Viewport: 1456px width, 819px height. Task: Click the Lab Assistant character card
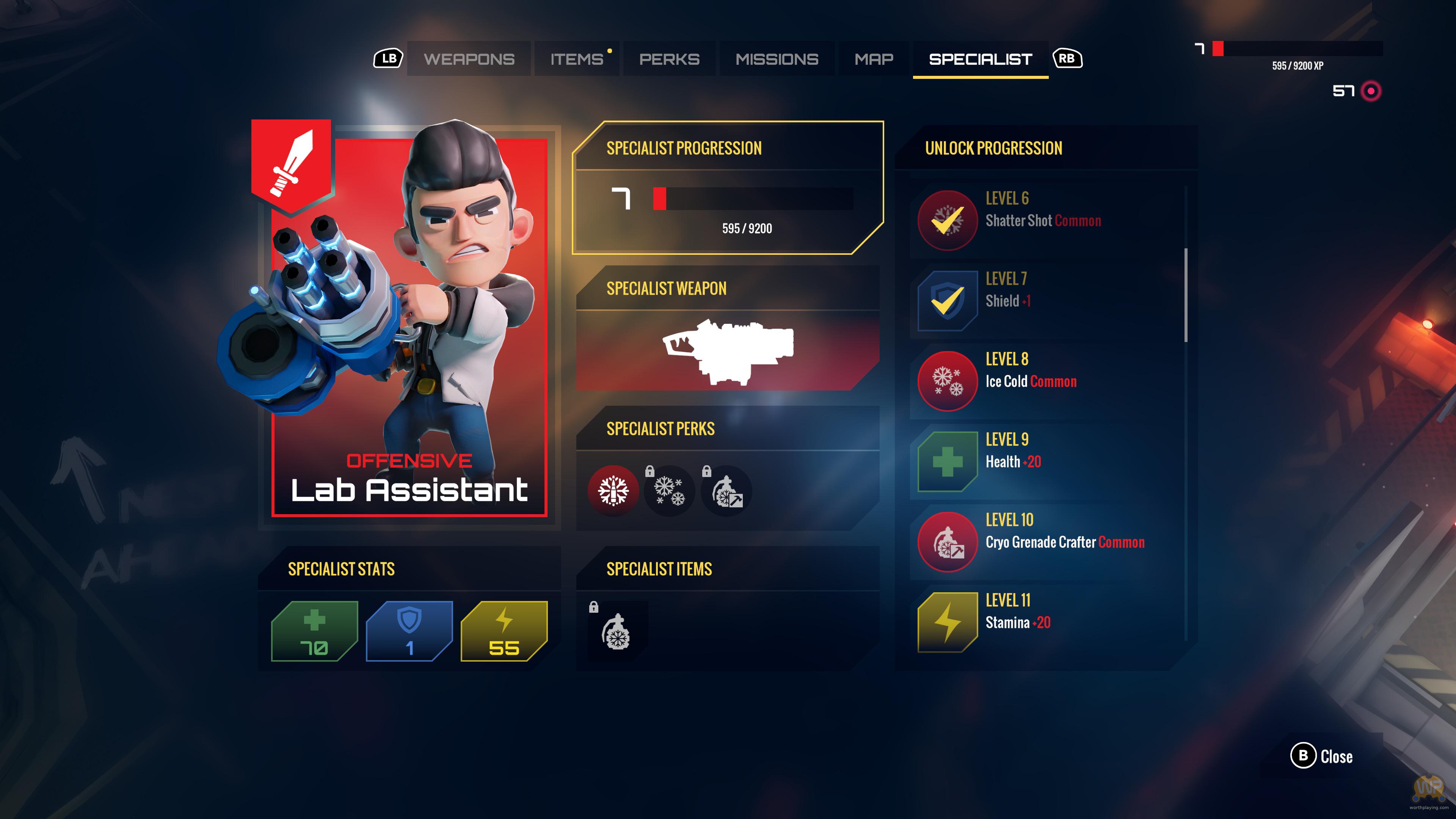coord(409,322)
